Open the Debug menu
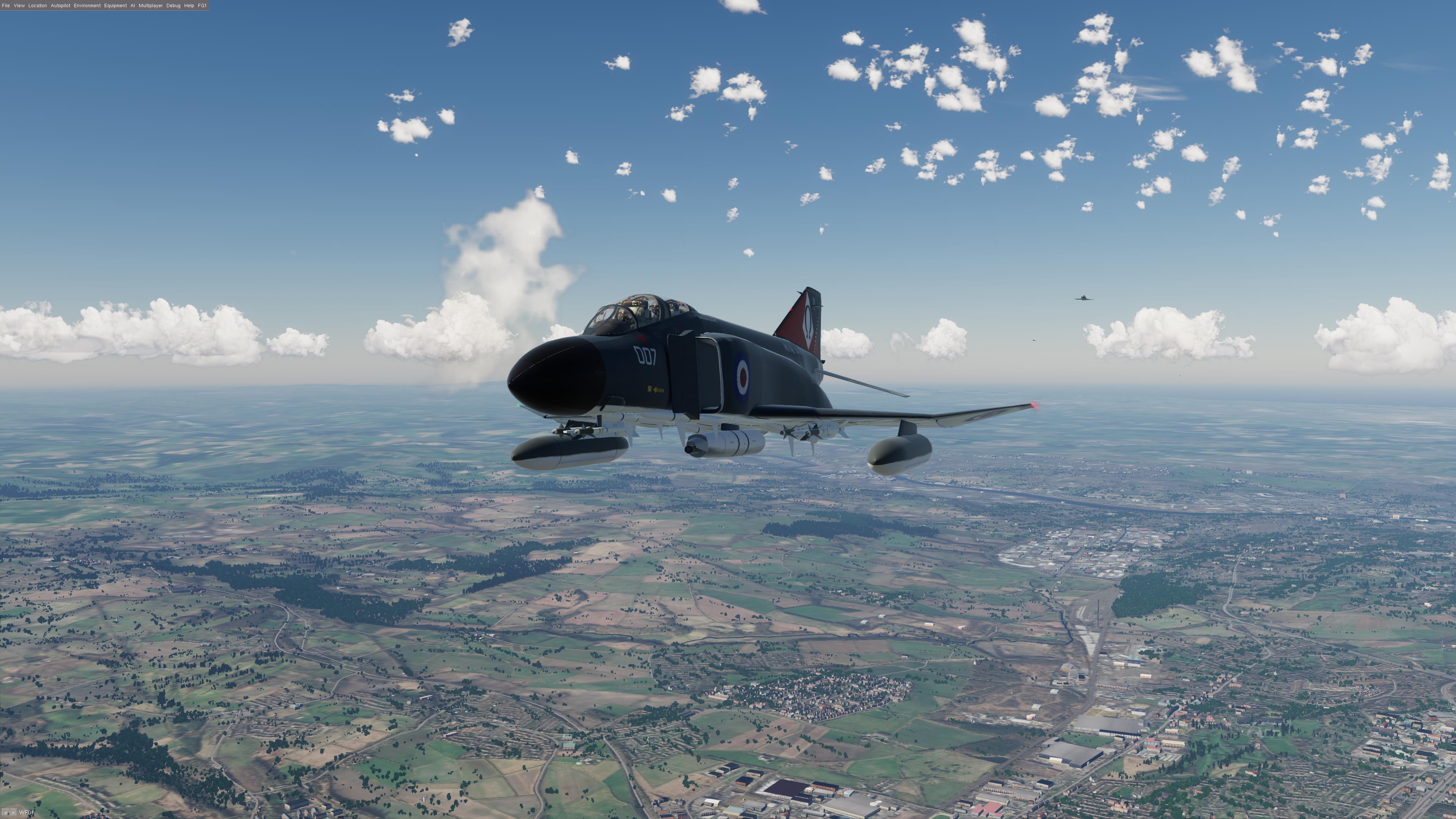1456x819 pixels. tap(173, 6)
